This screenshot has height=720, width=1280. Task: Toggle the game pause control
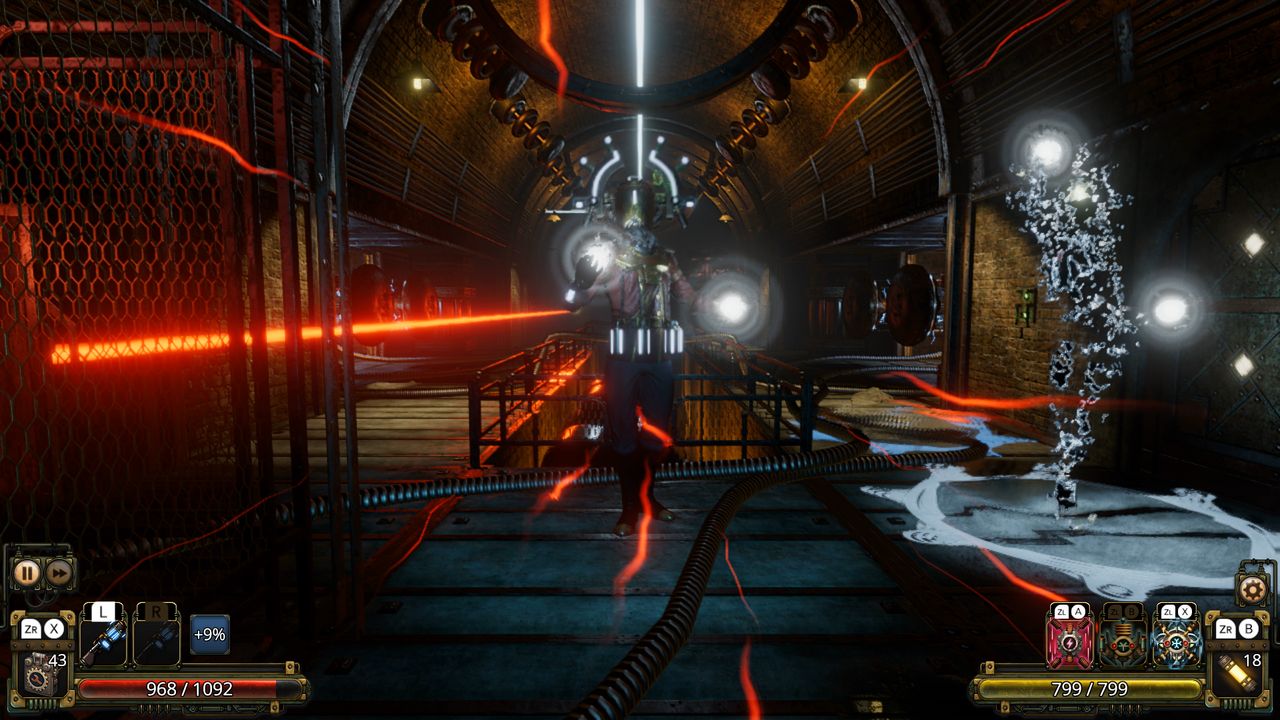pos(27,571)
